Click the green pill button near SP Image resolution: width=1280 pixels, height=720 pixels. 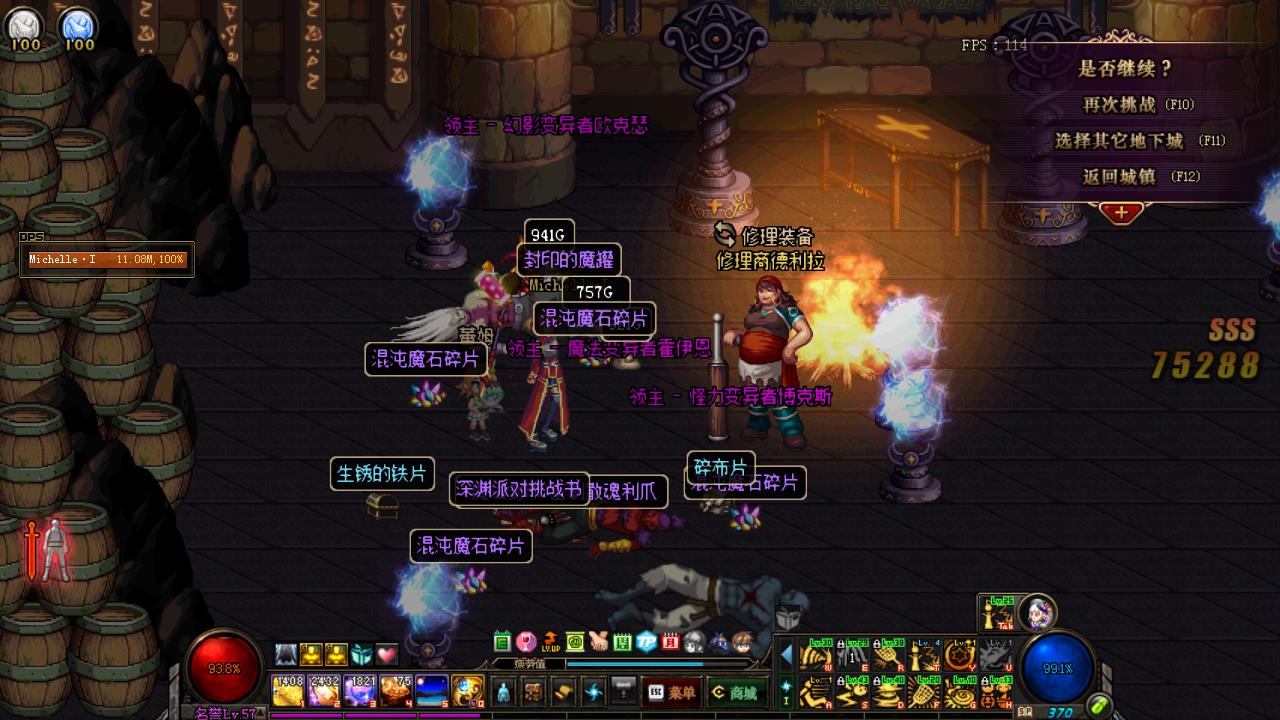pos(1099,706)
